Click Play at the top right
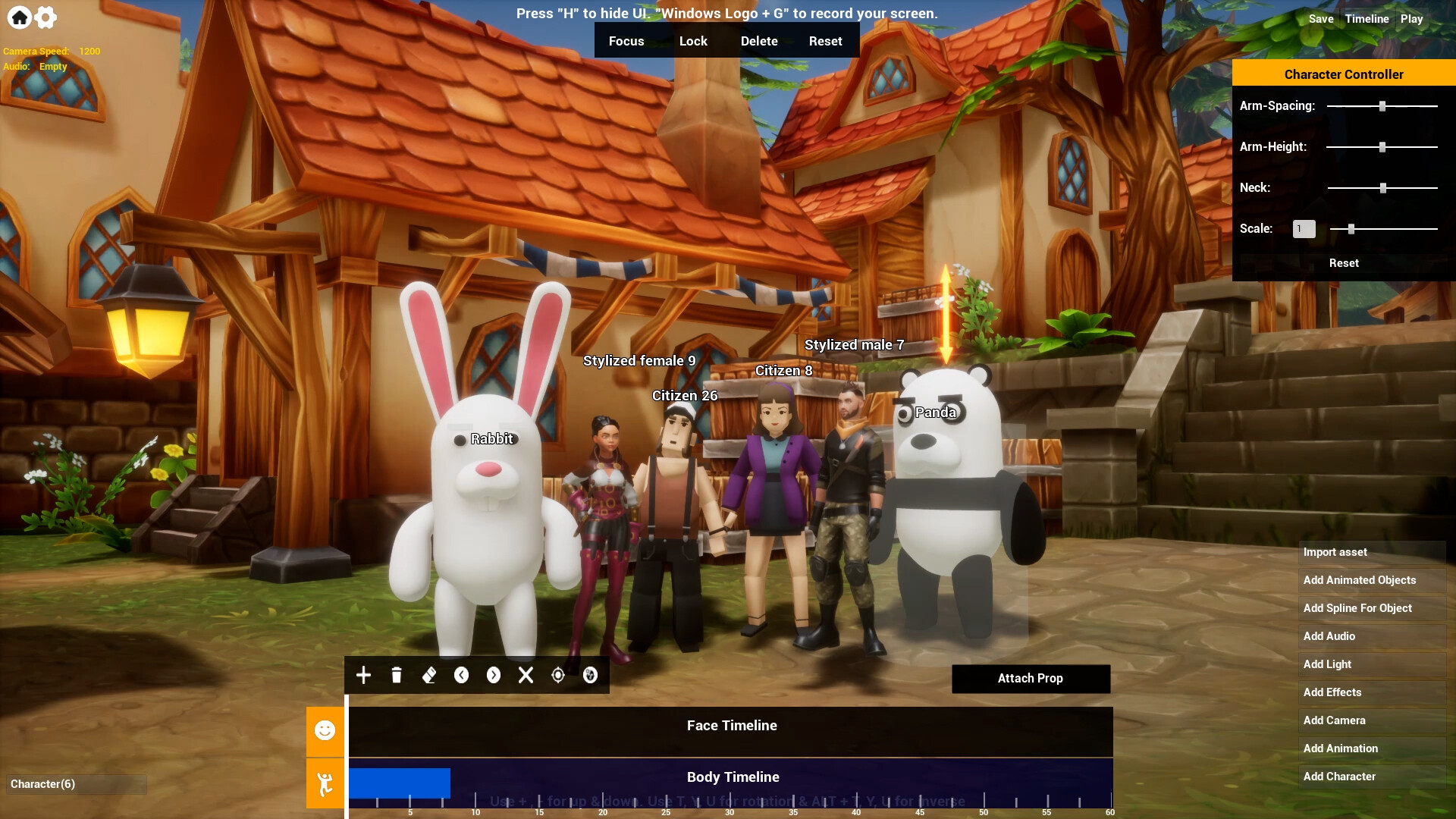The height and width of the screenshot is (819, 1456). coord(1412,18)
